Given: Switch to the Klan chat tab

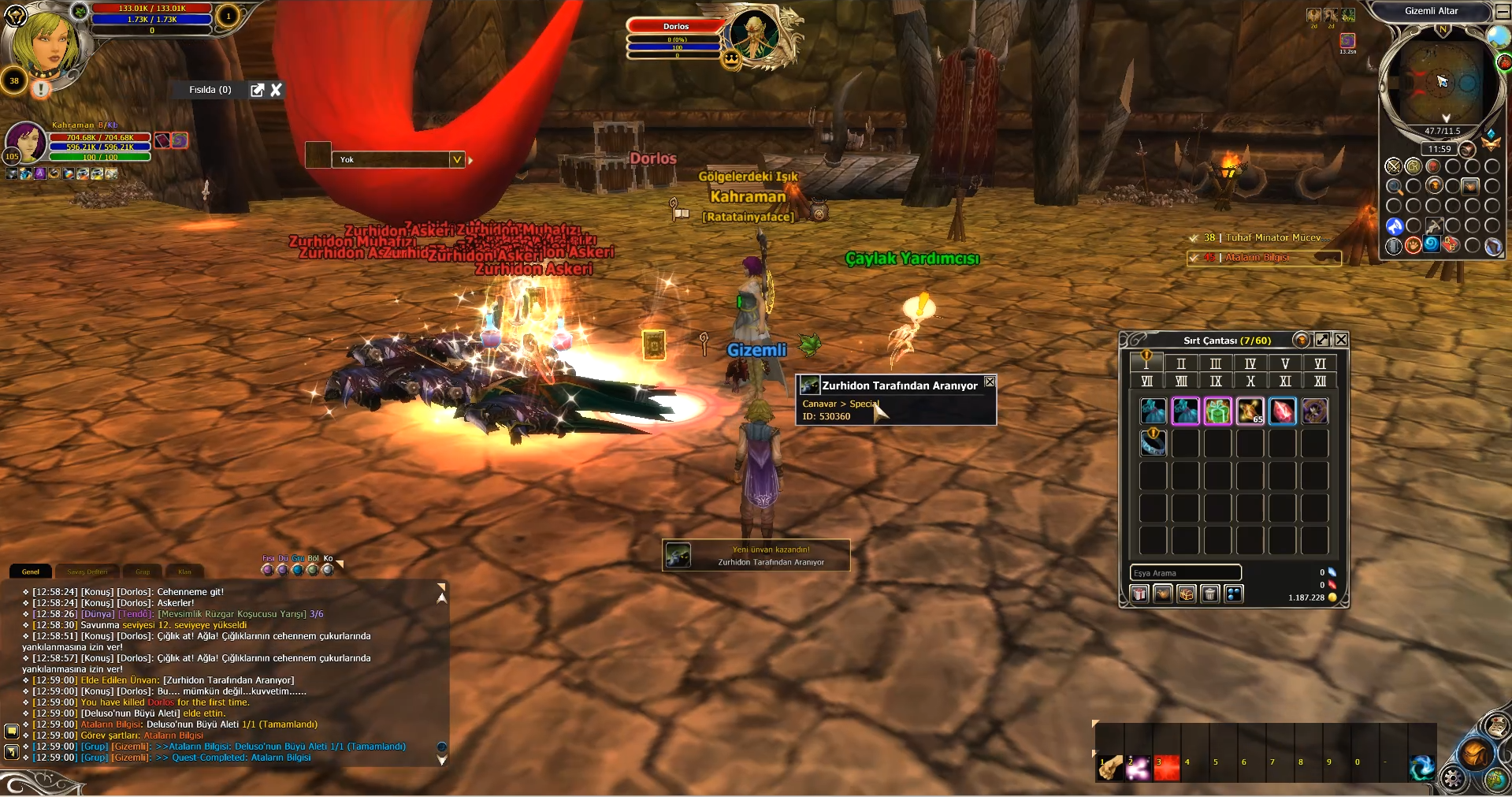Looking at the screenshot, I should 185,572.
